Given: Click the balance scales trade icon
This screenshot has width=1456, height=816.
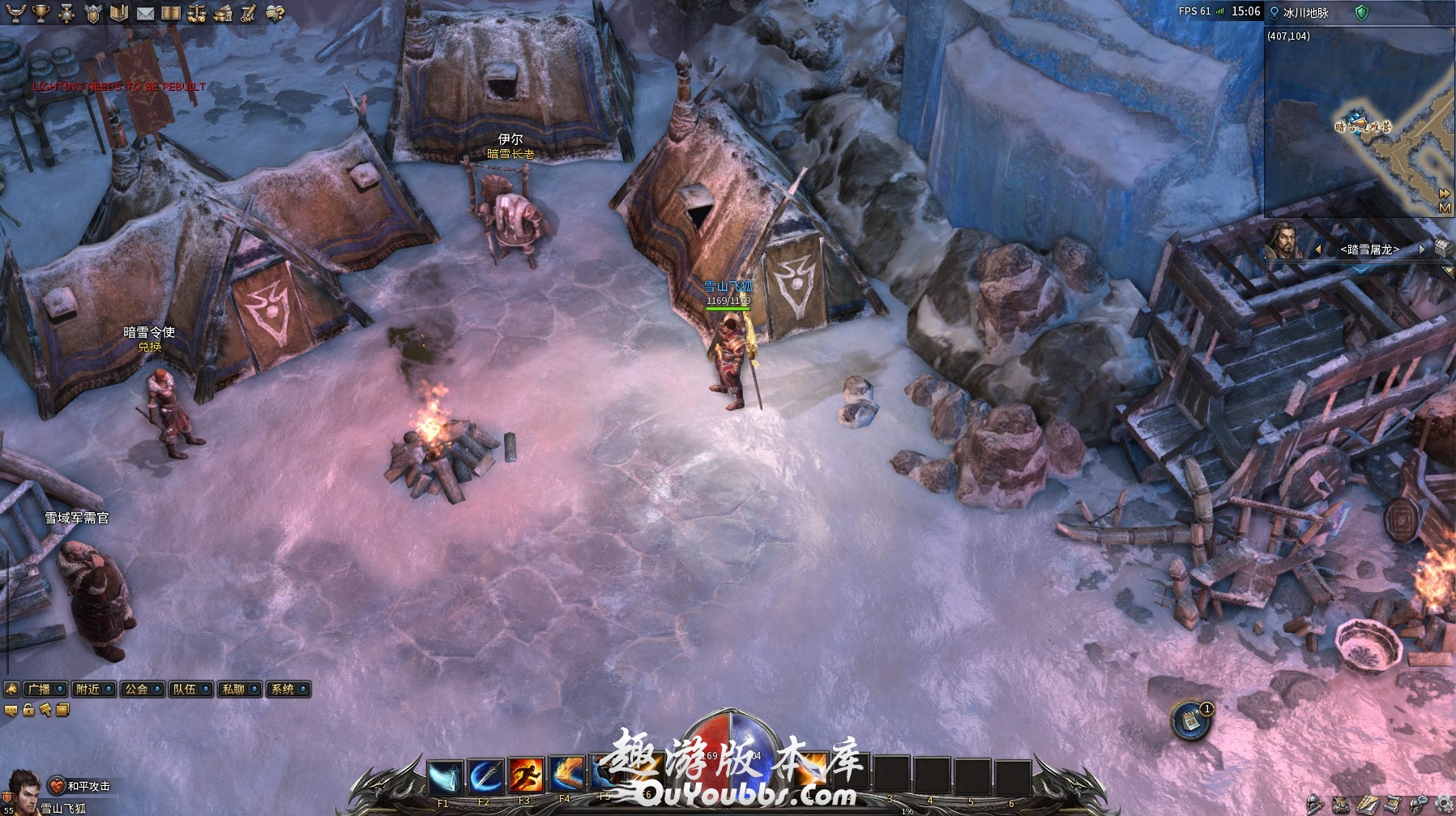Looking at the screenshot, I should coord(197,13).
